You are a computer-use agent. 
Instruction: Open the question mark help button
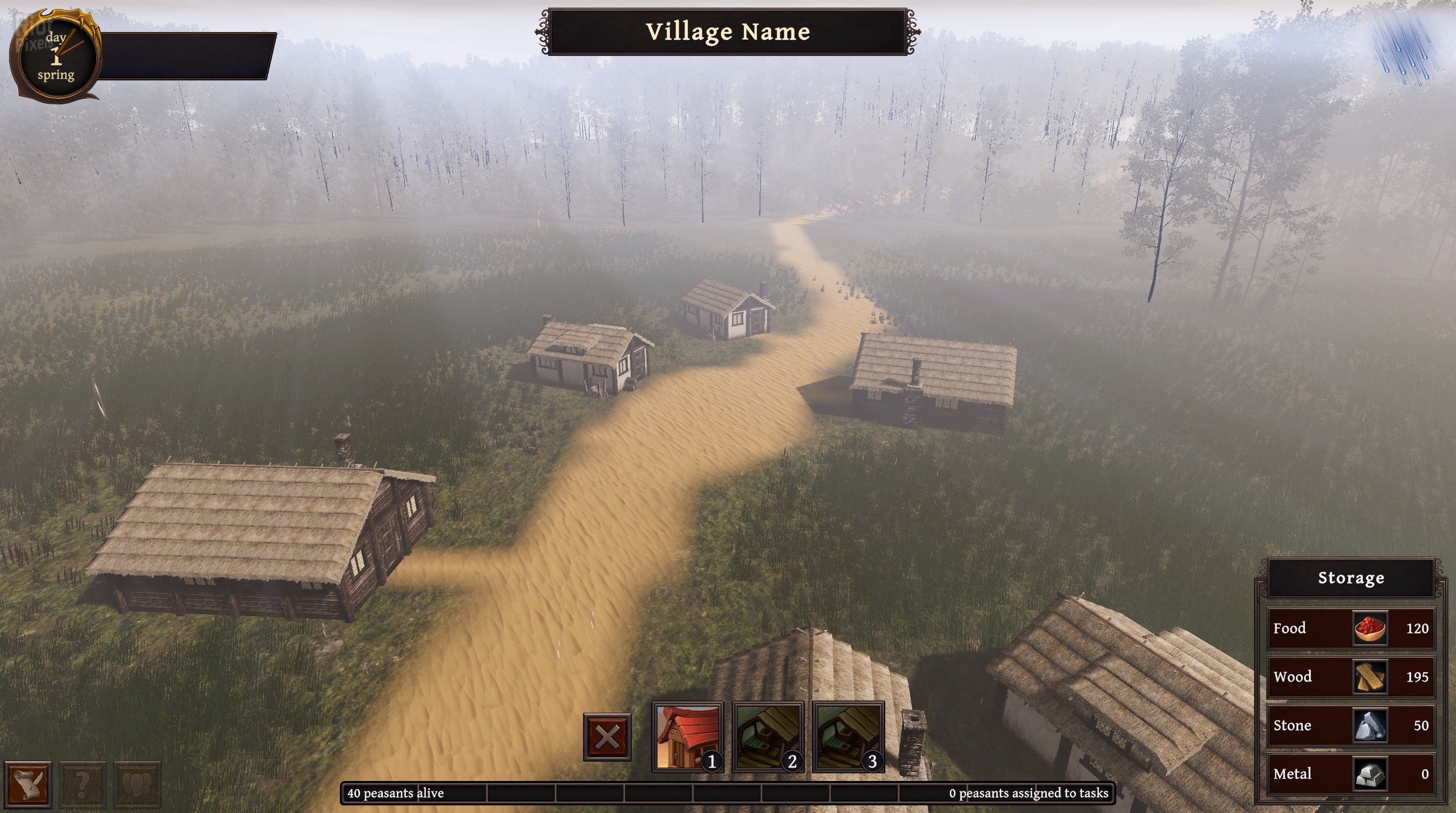point(82,783)
